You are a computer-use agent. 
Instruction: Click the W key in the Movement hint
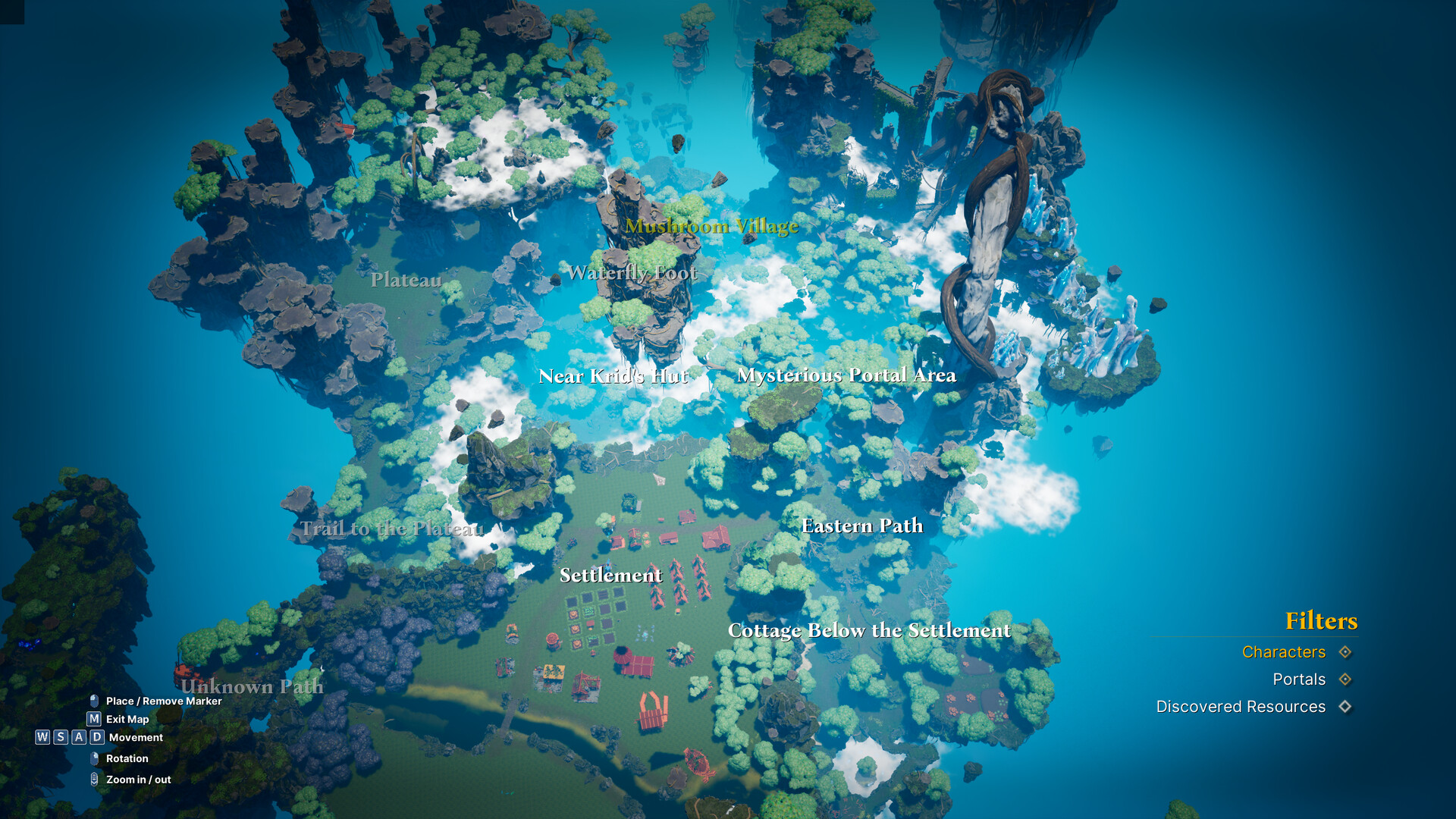(42, 737)
